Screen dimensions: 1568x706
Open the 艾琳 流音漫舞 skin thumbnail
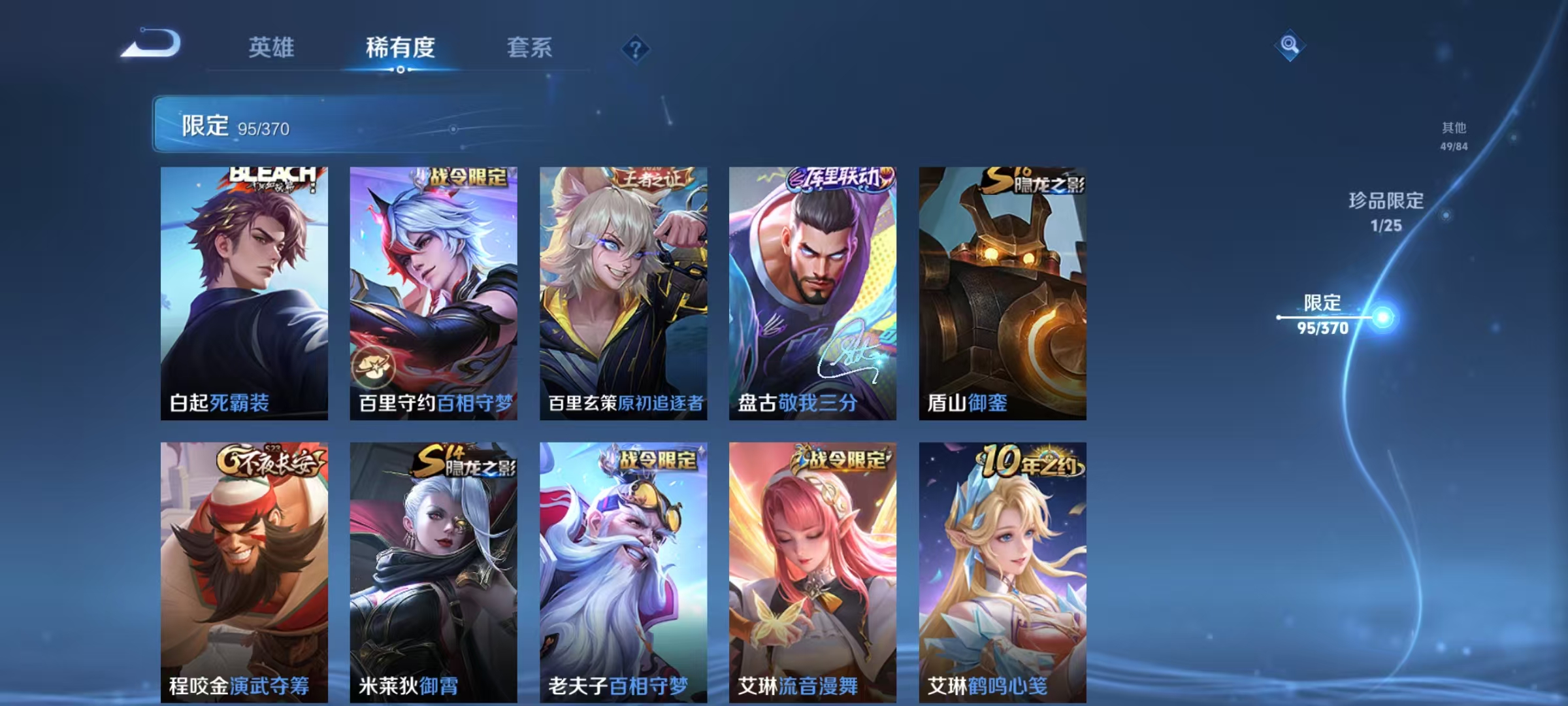[810, 569]
